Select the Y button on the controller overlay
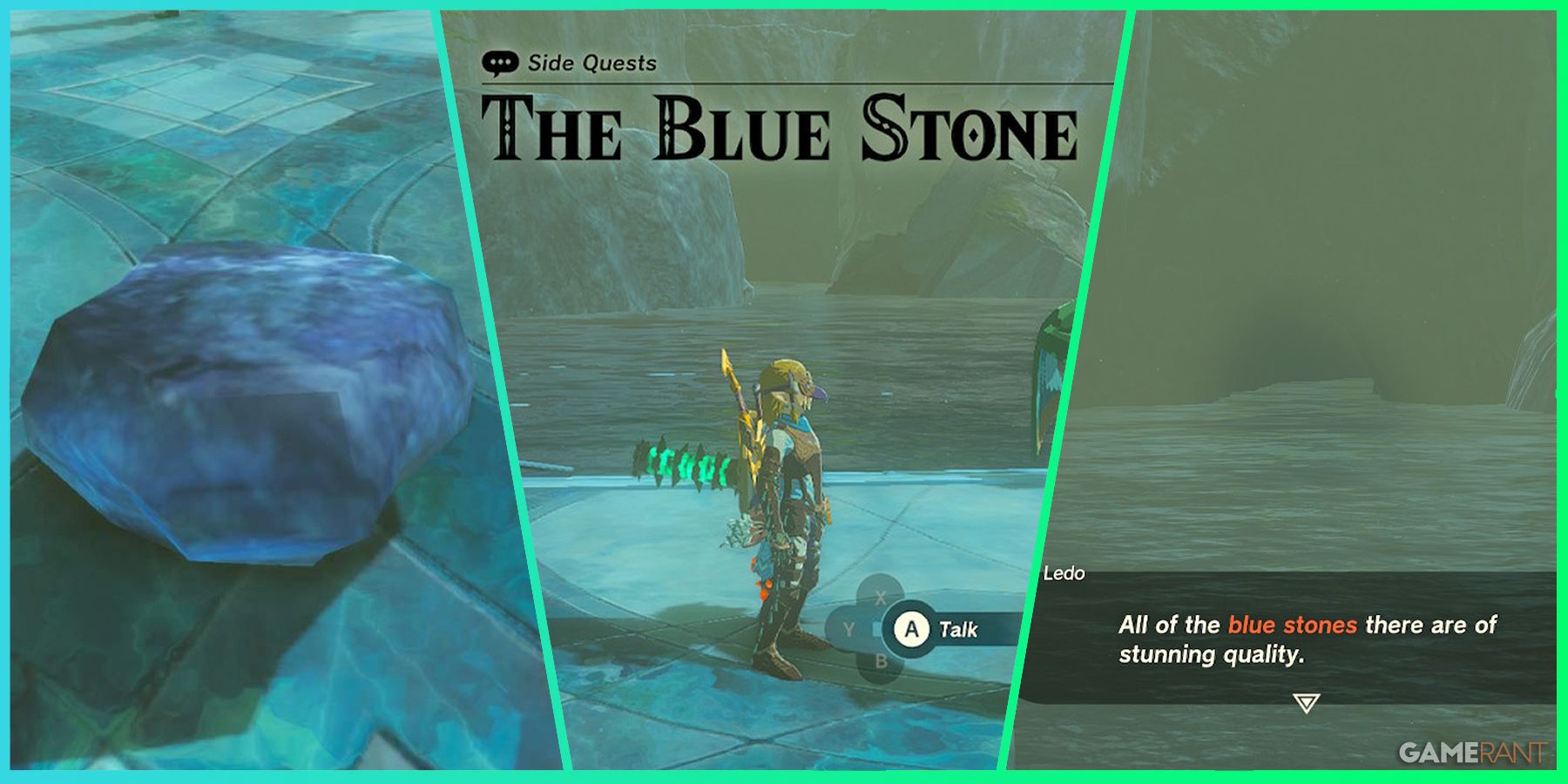This screenshot has height=784, width=1568. point(848,628)
